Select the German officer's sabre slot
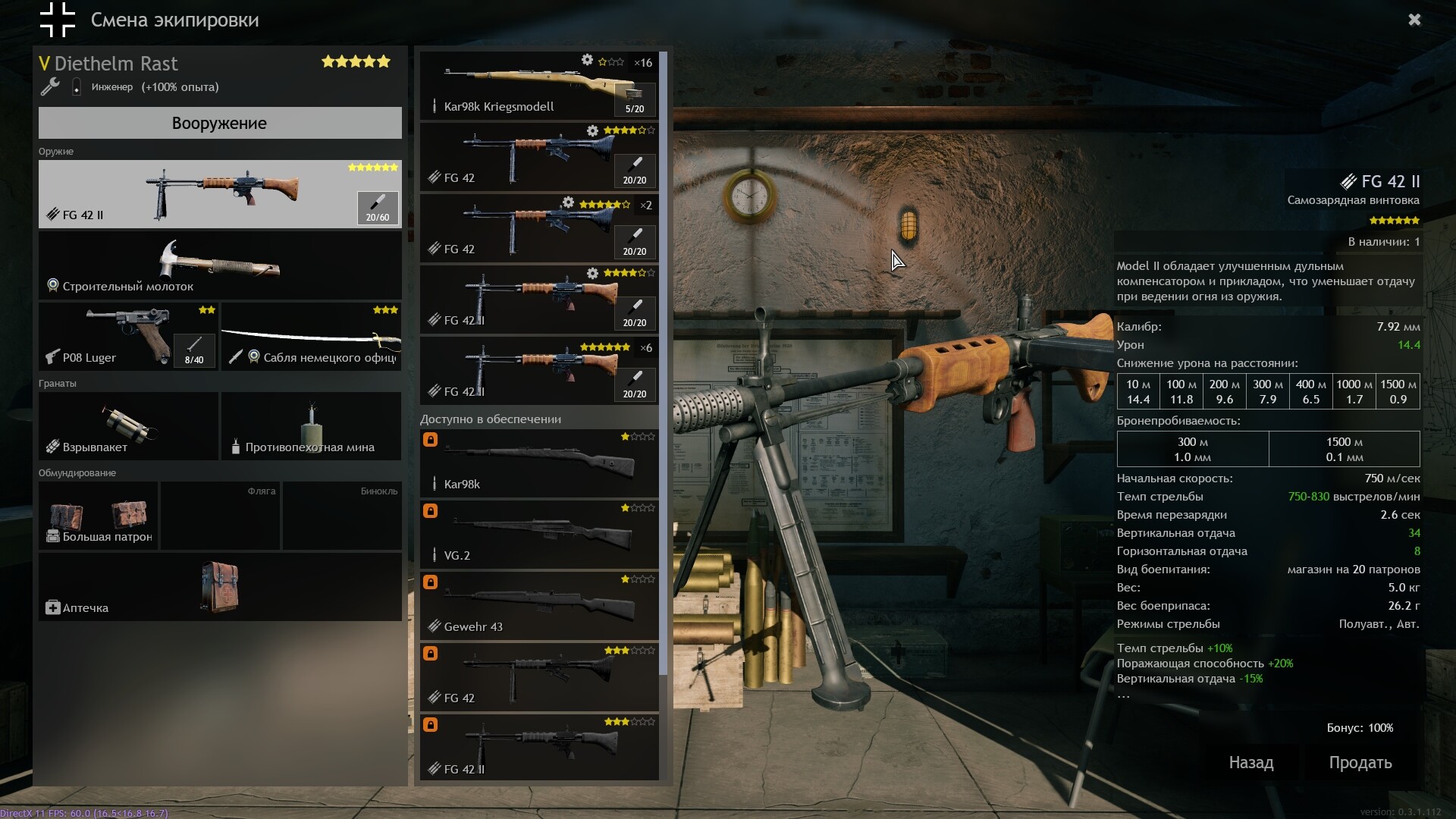The width and height of the screenshot is (1456, 819). 311,337
